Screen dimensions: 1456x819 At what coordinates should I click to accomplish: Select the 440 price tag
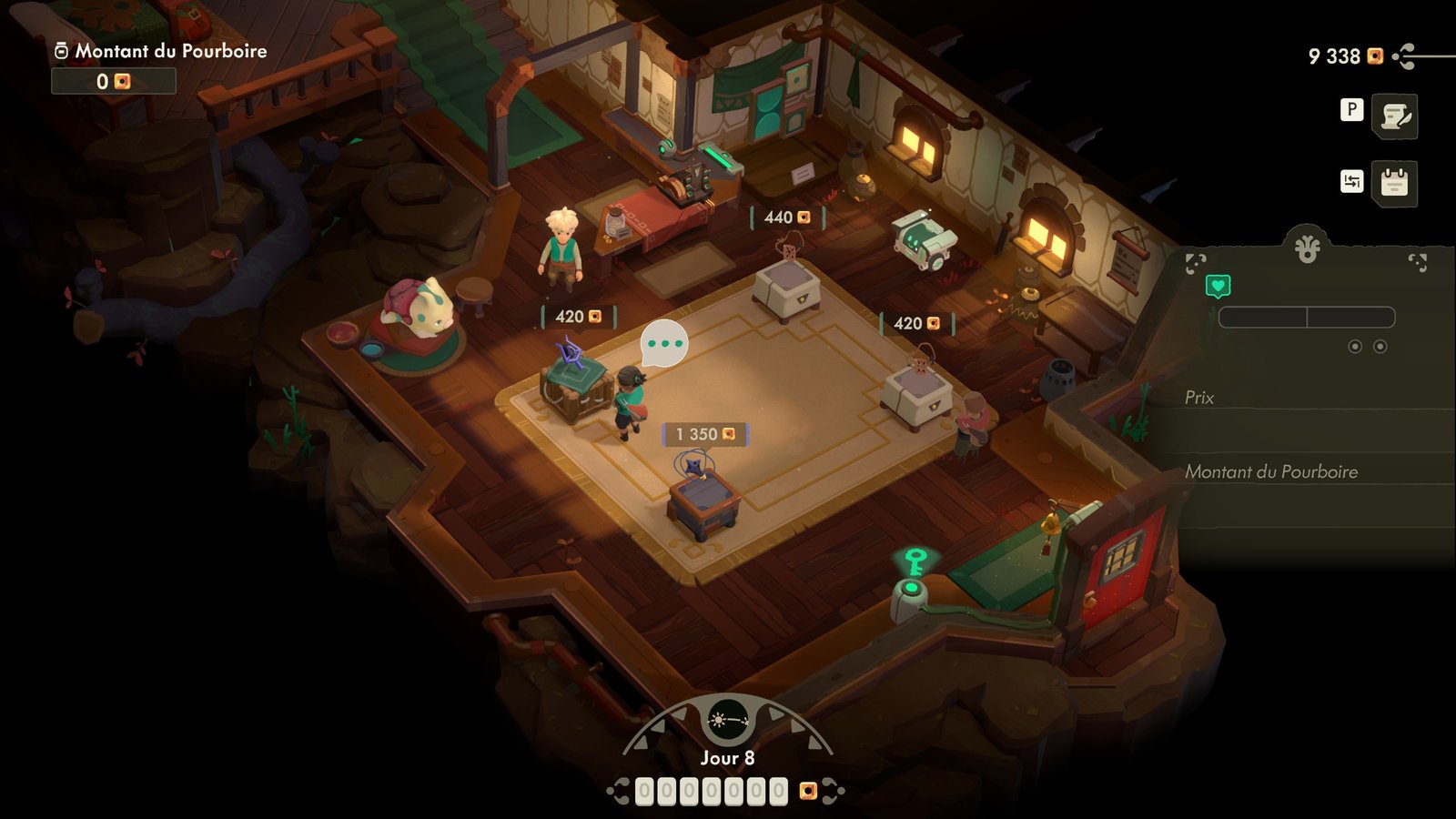[x=787, y=217]
